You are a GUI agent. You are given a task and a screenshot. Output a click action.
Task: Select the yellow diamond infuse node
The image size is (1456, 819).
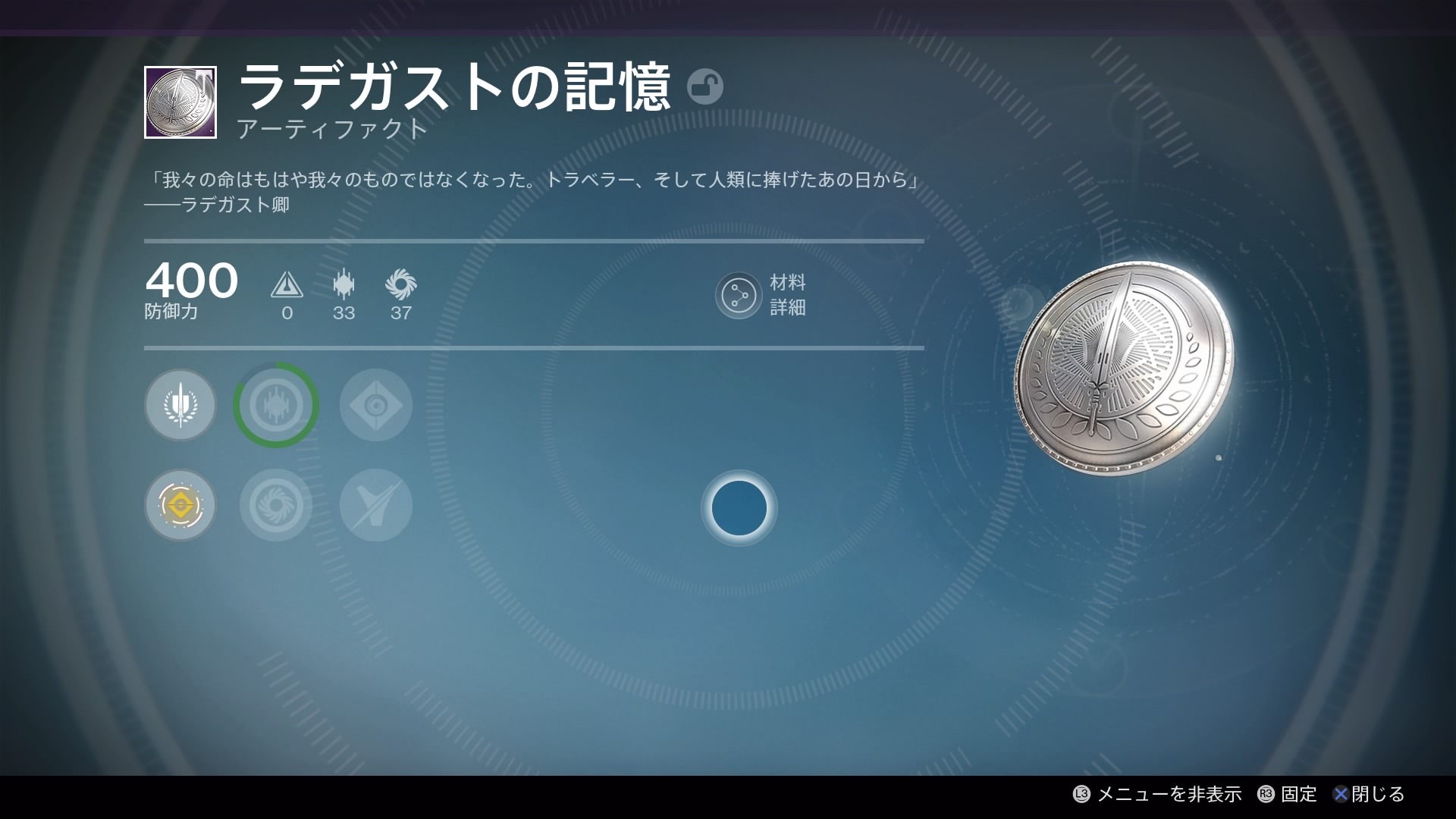pos(180,505)
